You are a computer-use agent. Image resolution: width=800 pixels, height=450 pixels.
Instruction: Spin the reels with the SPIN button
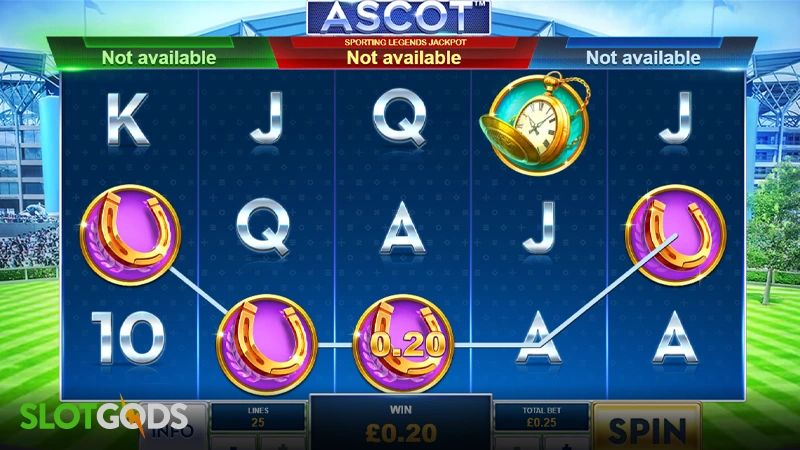tap(645, 428)
